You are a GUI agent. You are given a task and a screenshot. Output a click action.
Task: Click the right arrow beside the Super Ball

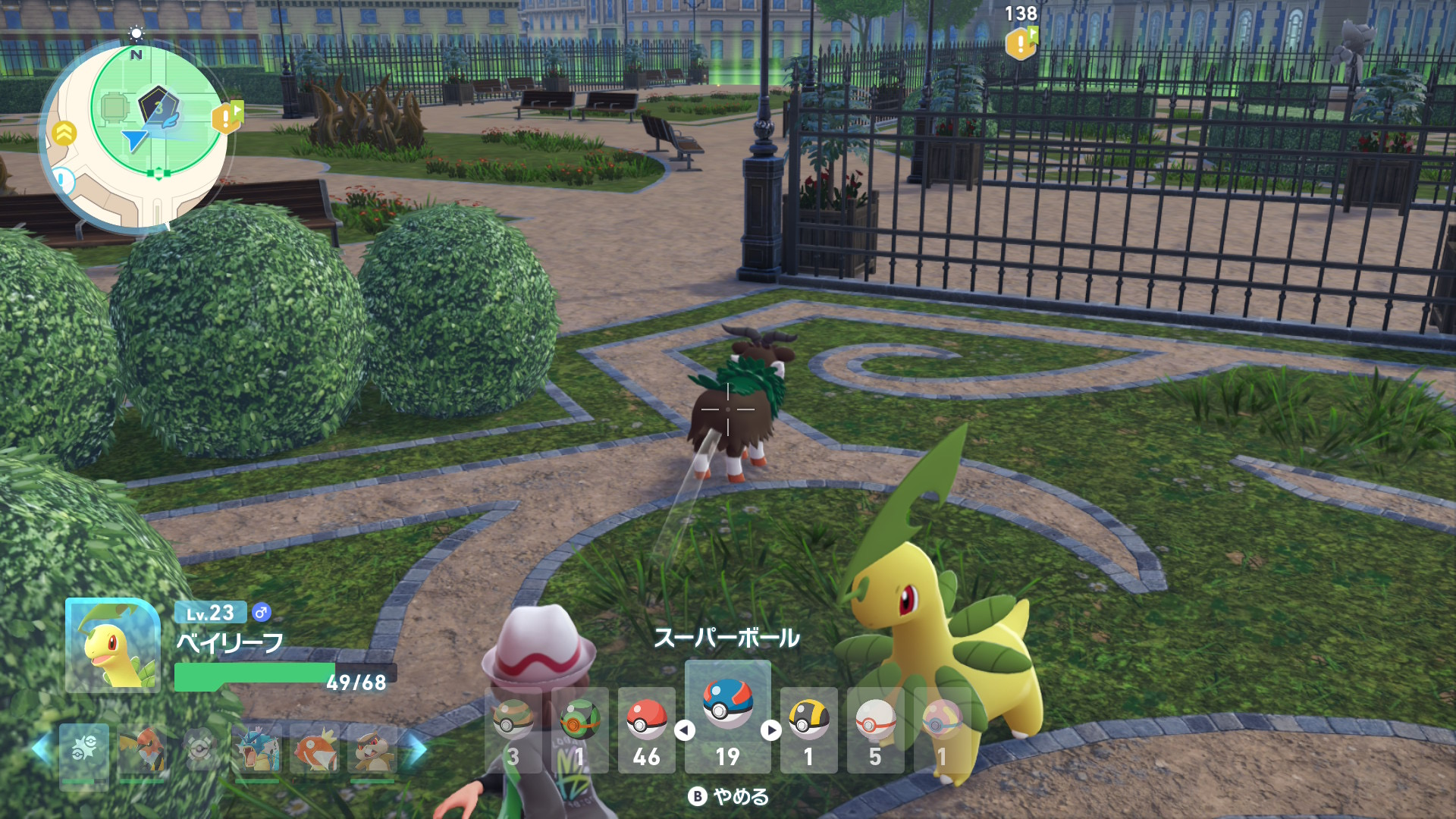click(771, 730)
